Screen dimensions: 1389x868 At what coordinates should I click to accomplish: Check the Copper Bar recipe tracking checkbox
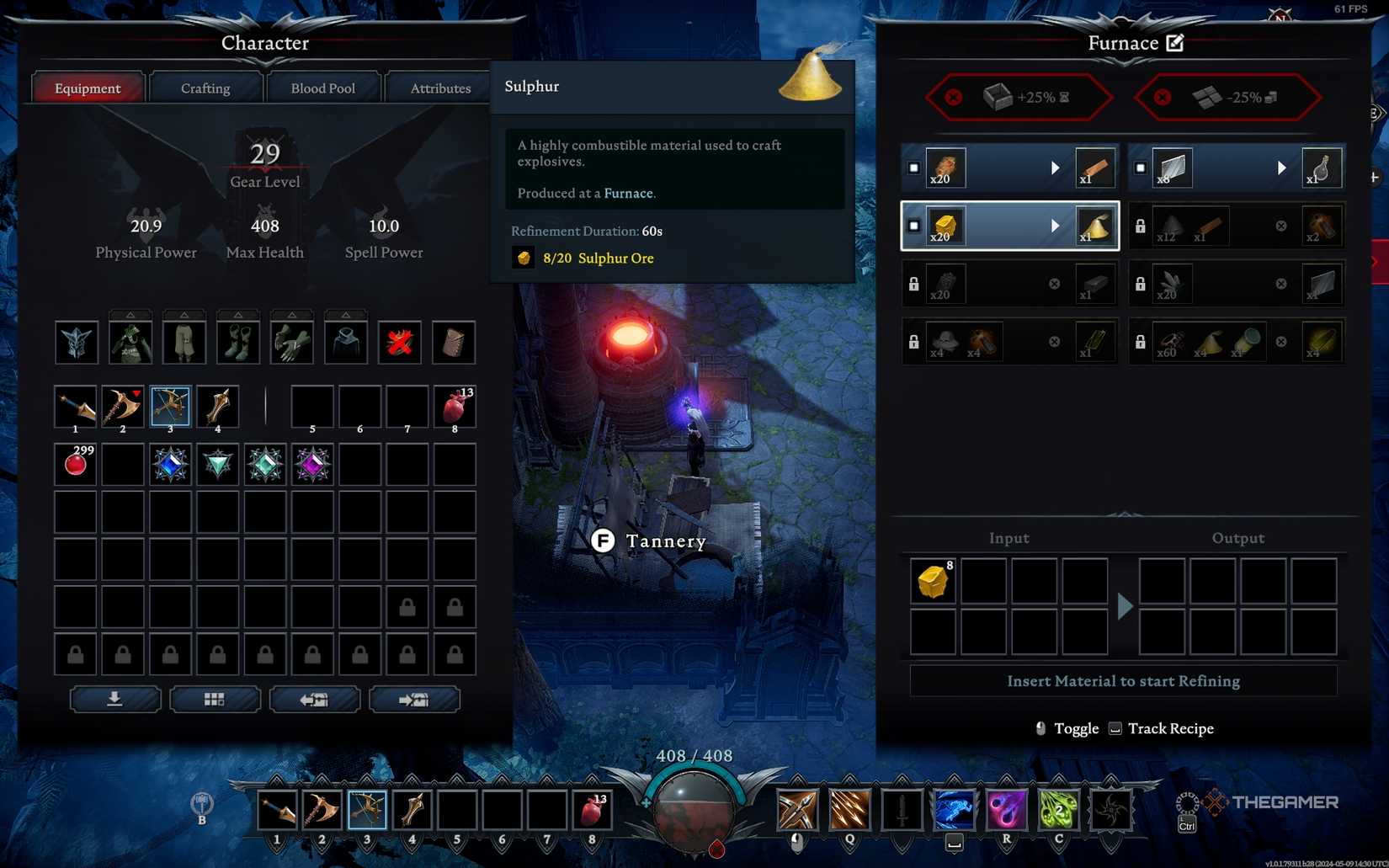click(914, 168)
